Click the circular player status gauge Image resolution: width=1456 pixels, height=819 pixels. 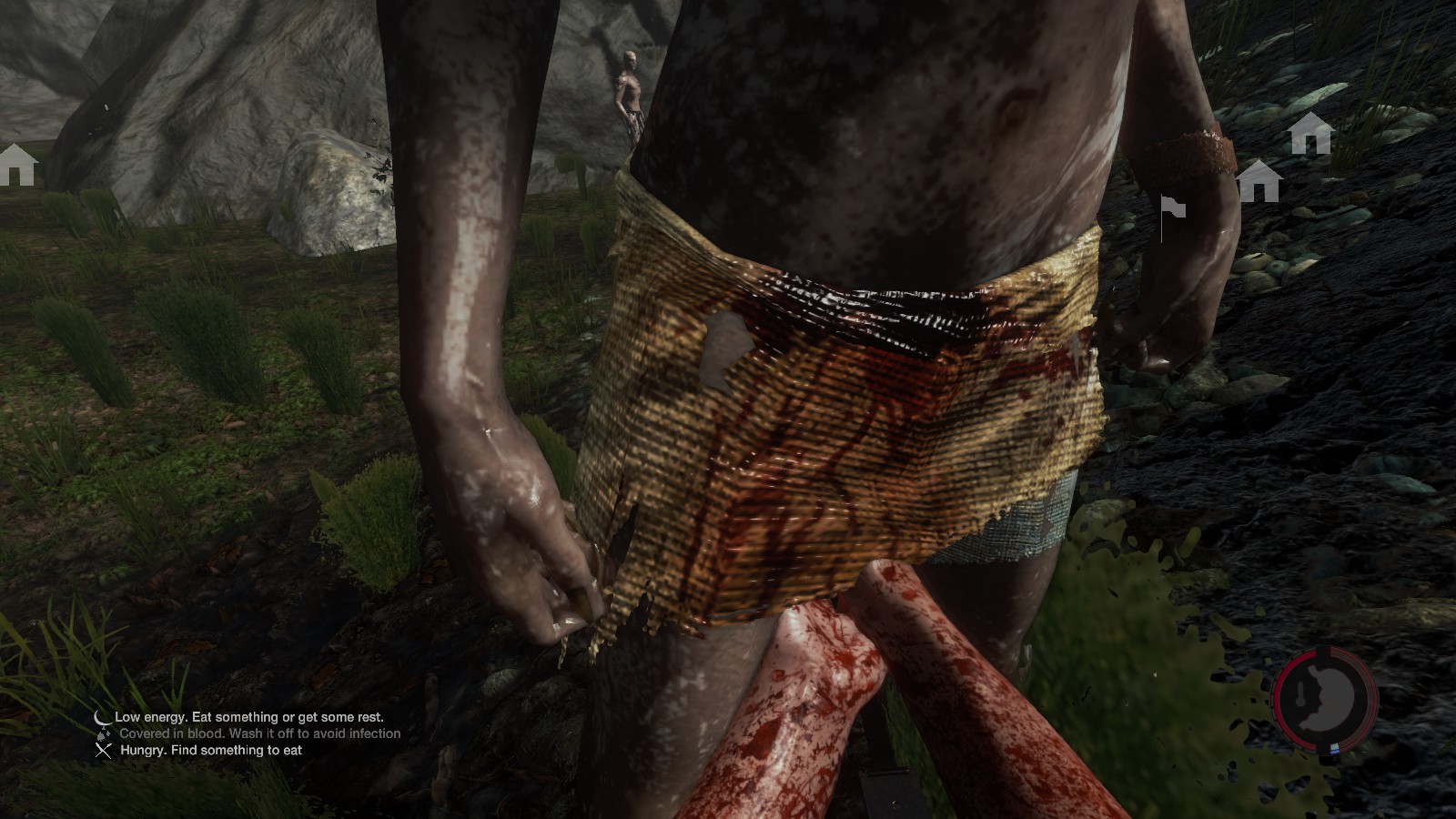tap(1325, 698)
